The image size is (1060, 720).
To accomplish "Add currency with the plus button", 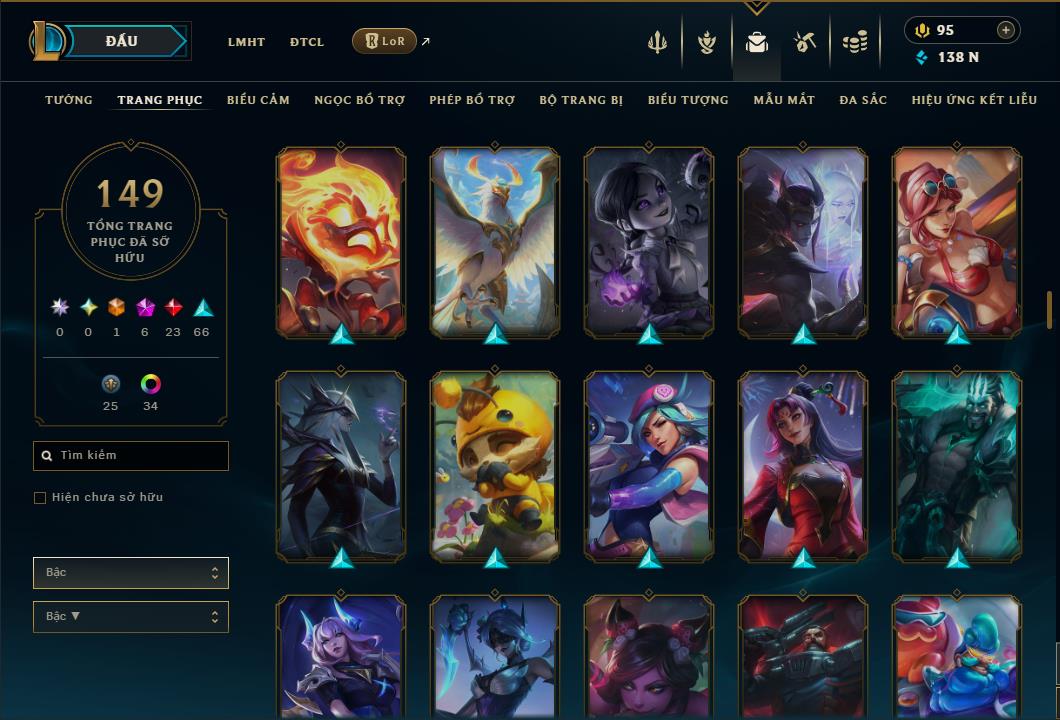I will 1005,30.
